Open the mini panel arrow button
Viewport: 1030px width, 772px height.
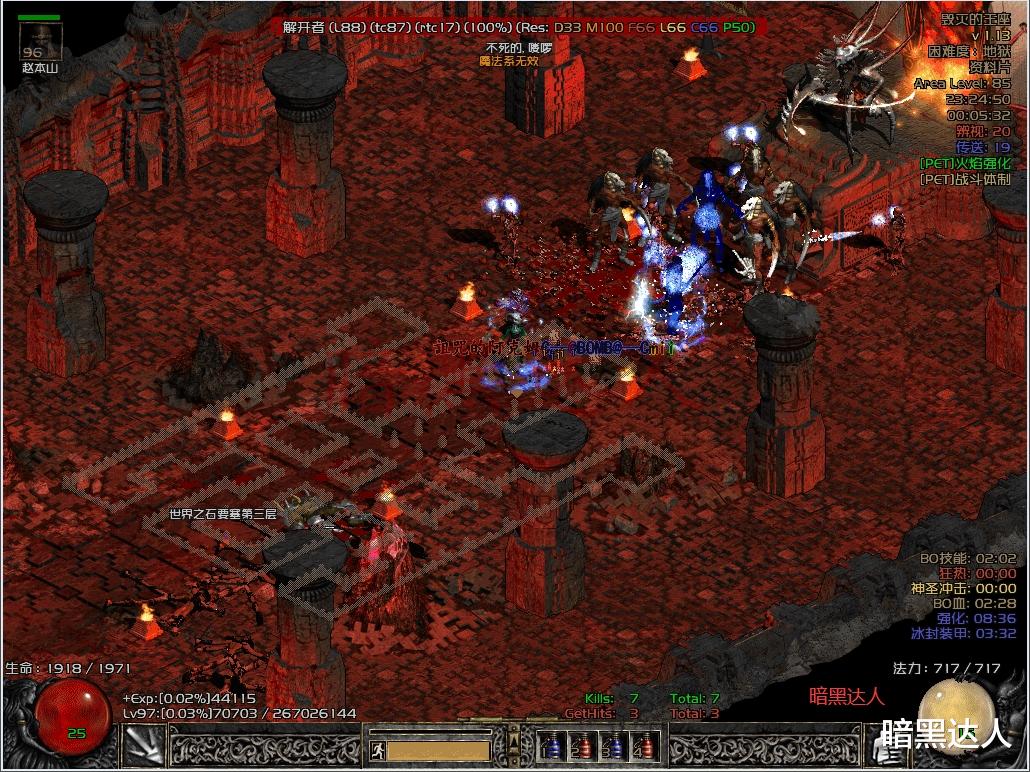click(514, 741)
